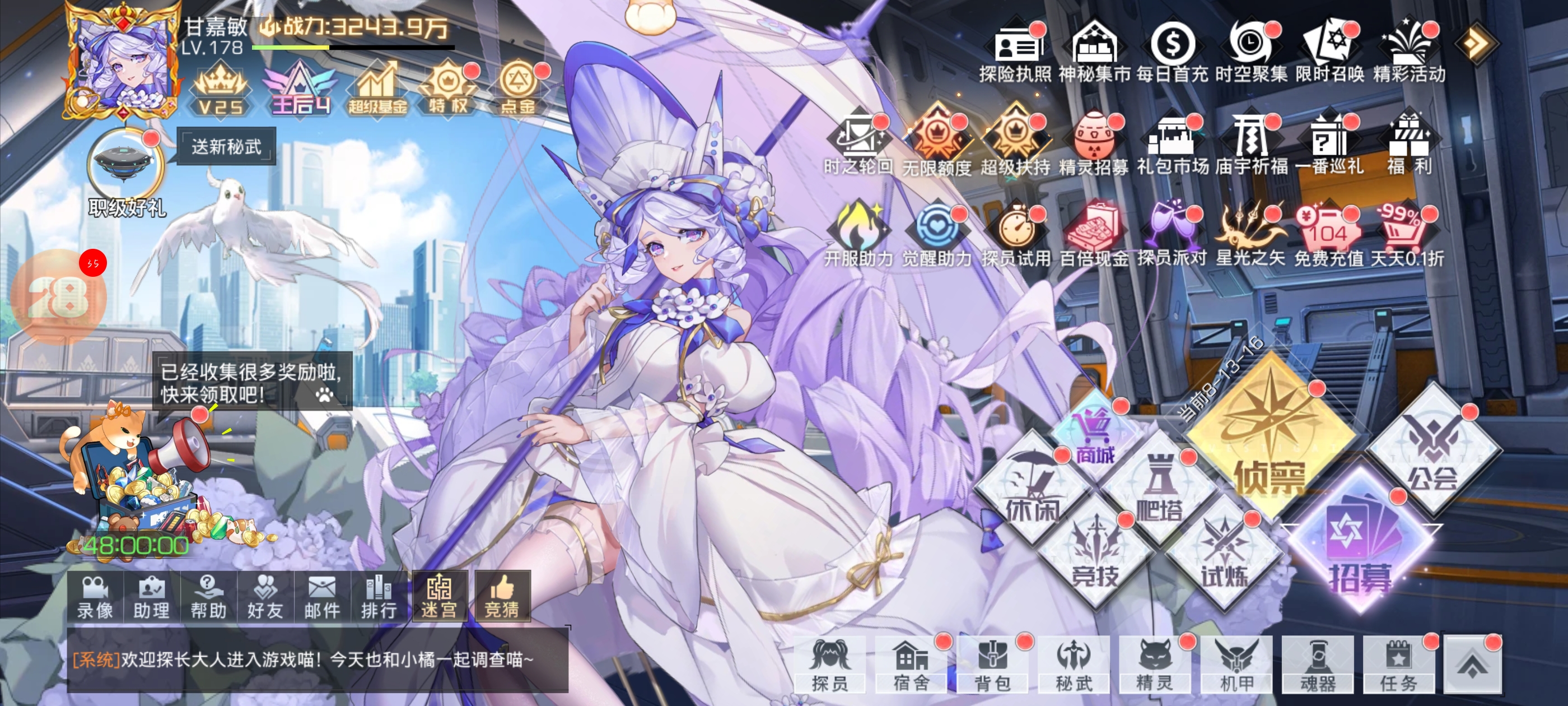1568x706 pixels.
Task: Open the 公会 guild screen
Action: (x=1433, y=450)
